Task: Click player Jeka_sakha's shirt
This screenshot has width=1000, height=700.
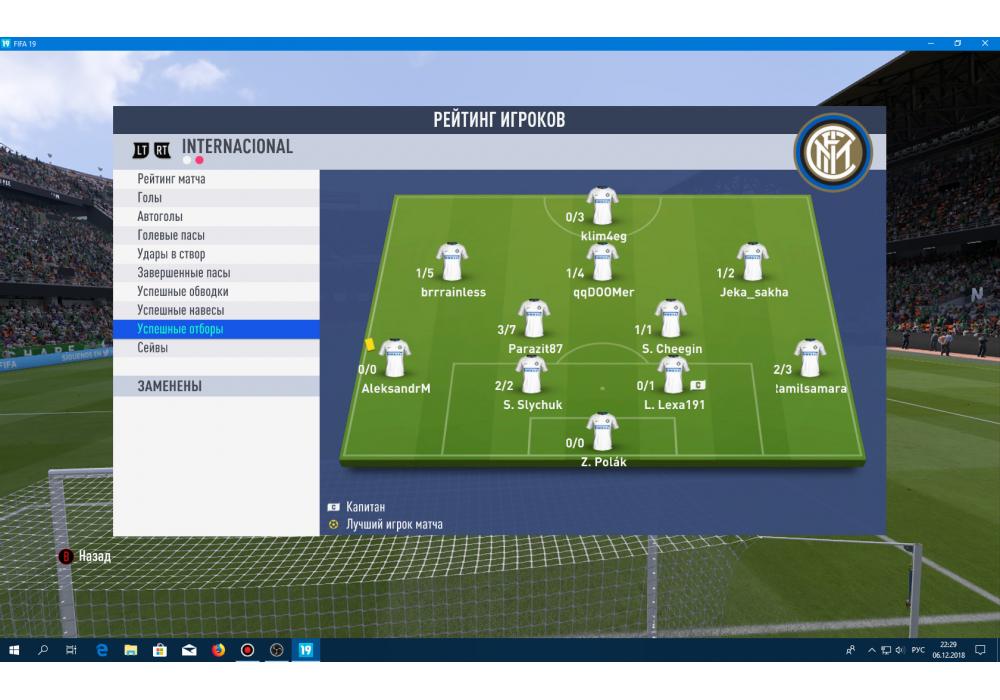Action: coord(752,262)
